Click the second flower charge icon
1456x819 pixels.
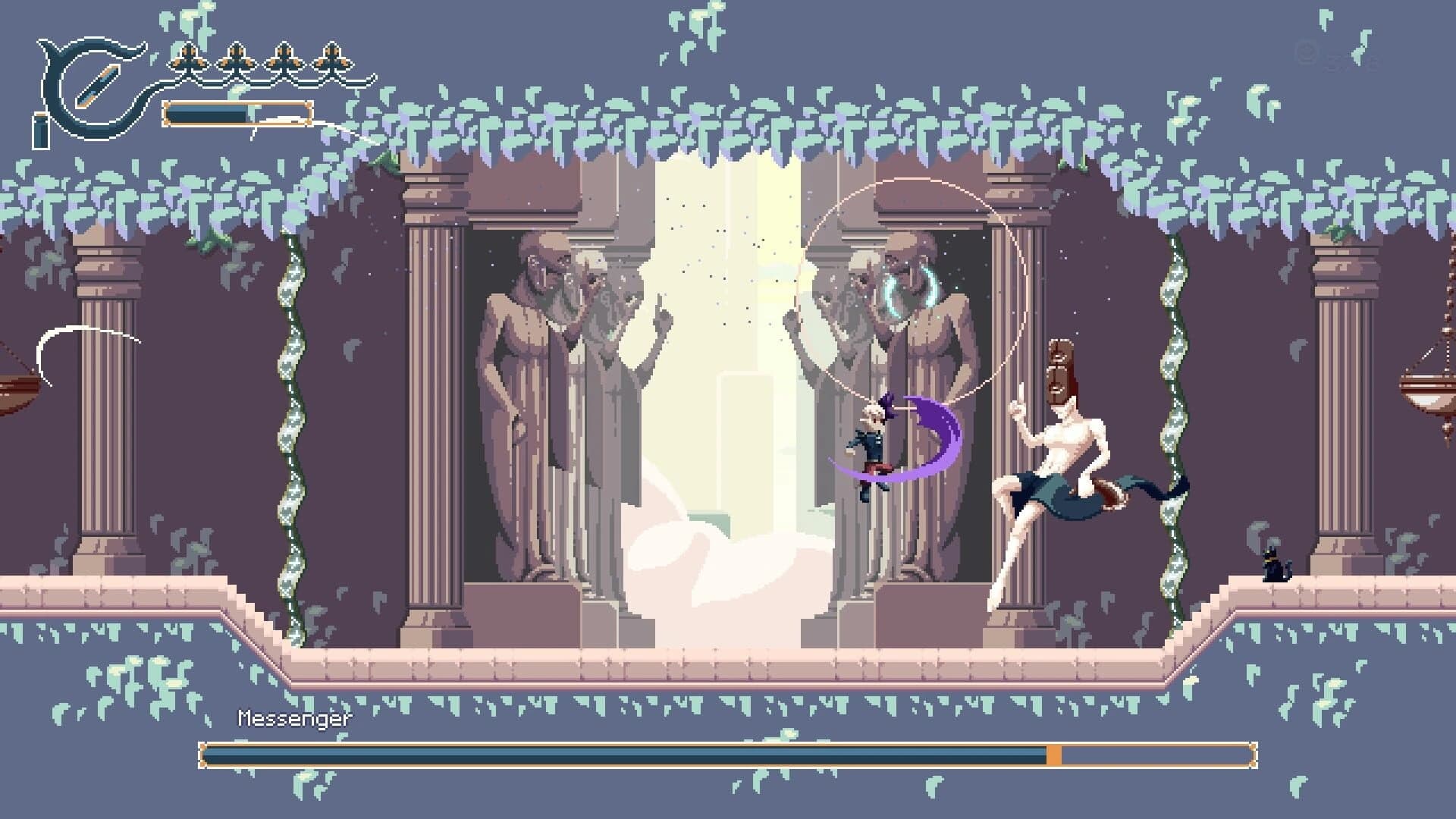pyautogui.click(x=235, y=57)
